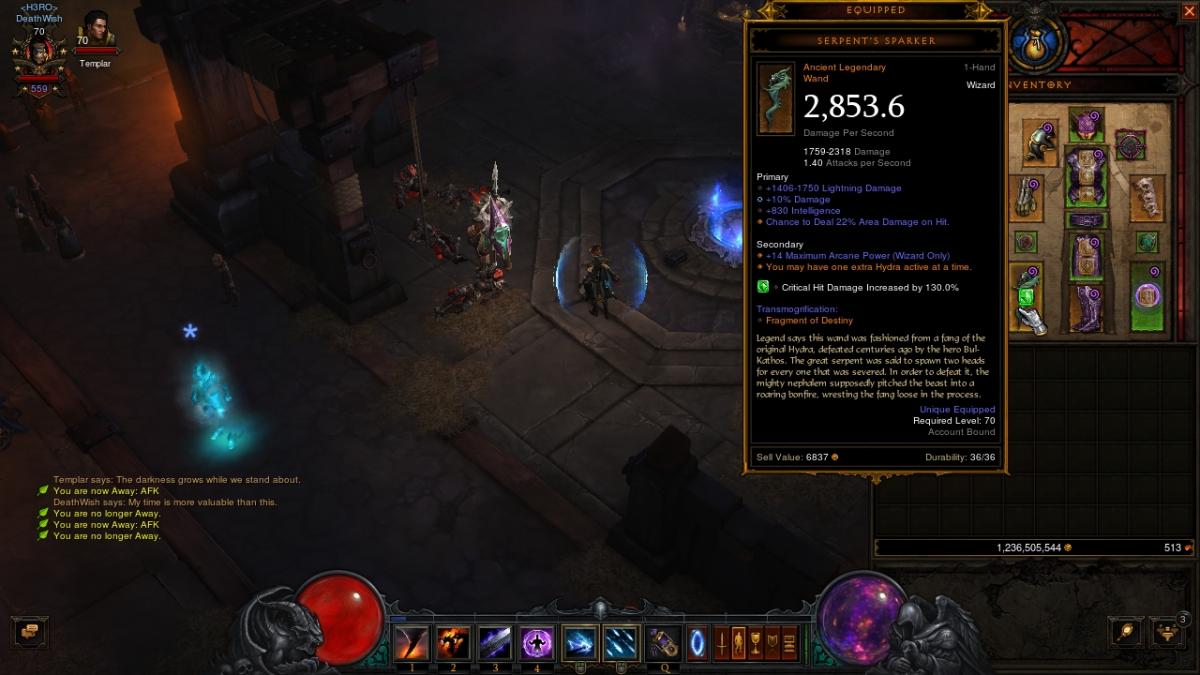Use the left mouse lightning skill
Viewport: 1200px width, 675px height.
[x=580, y=642]
